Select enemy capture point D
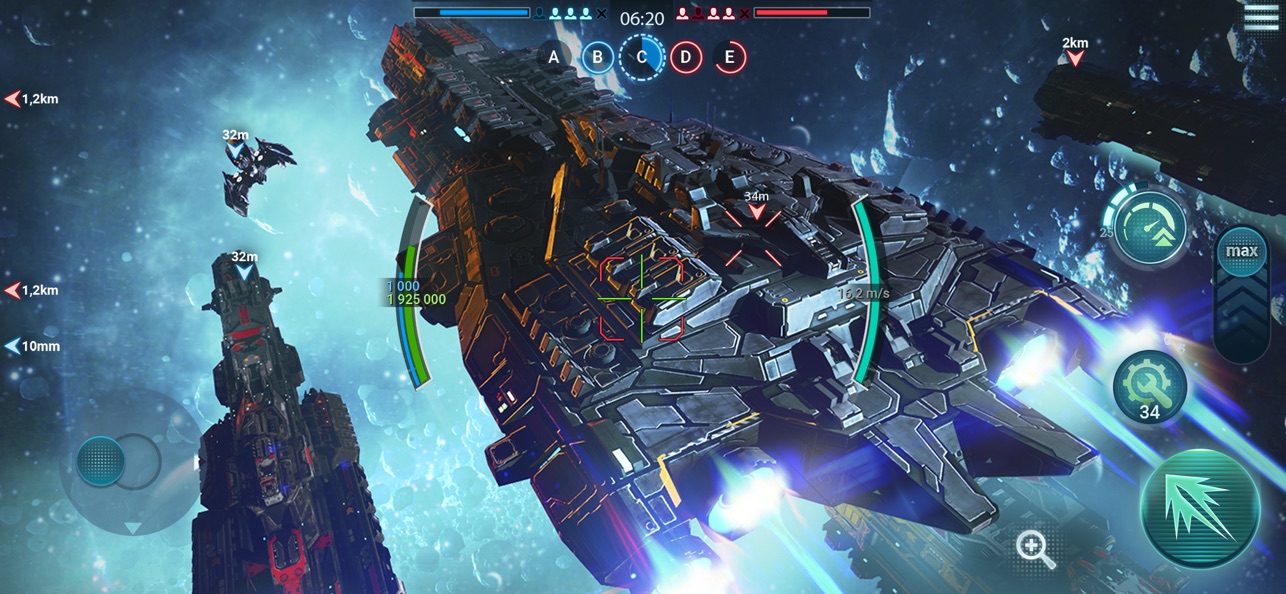 point(685,57)
